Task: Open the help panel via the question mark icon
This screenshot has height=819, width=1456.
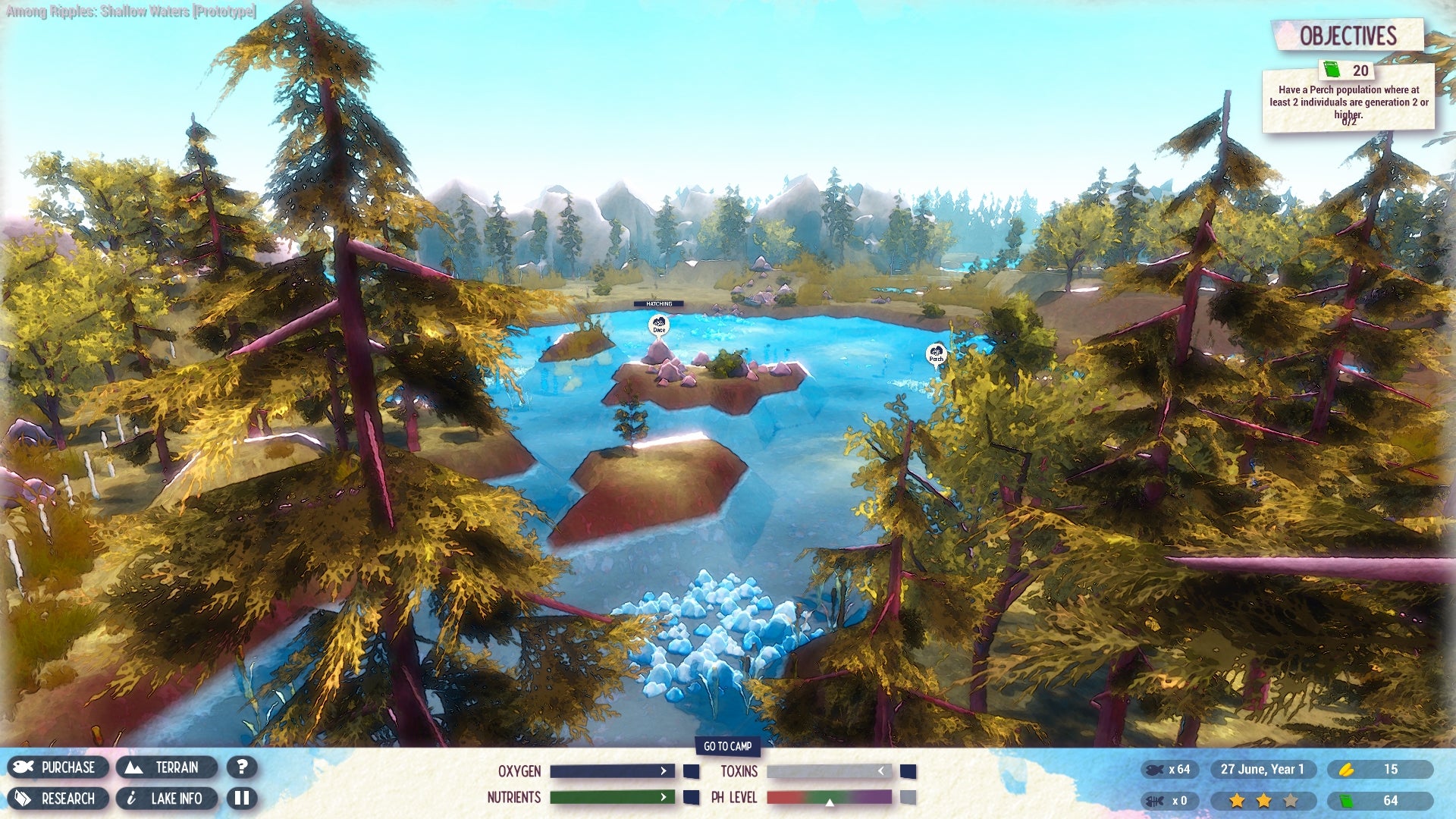Action: pyautogui.click(x=243, y=767)
